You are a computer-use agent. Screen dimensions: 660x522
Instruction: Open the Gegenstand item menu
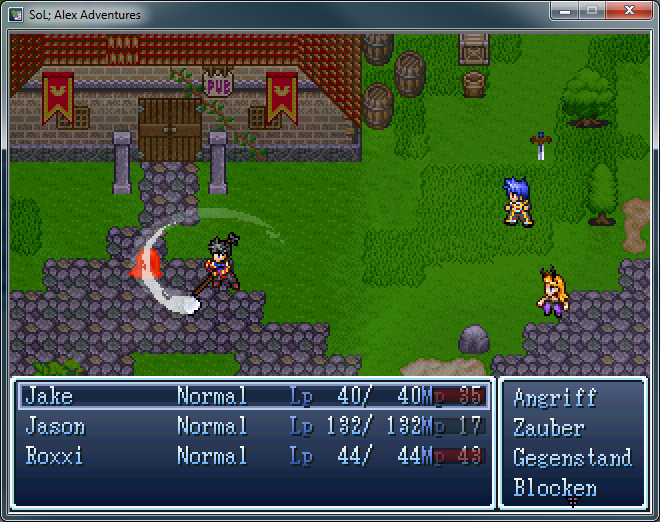click(x=572, y=458)
